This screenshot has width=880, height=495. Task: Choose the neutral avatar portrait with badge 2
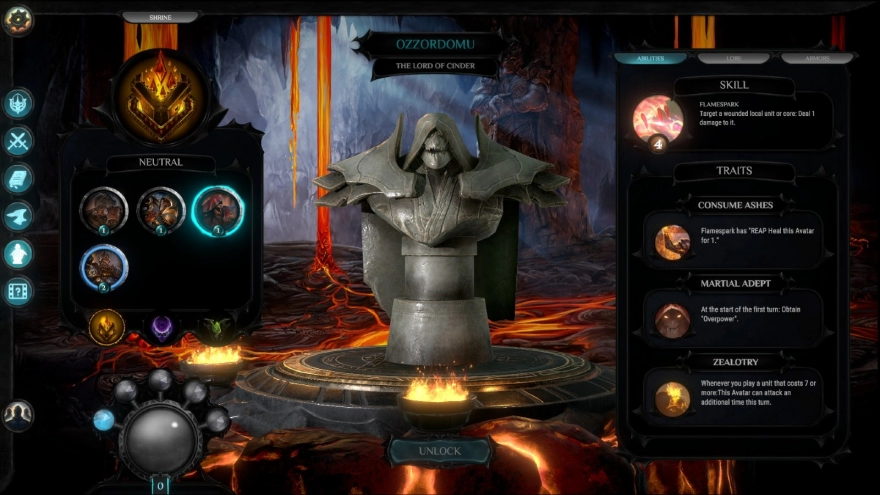[x=104, y=267]
